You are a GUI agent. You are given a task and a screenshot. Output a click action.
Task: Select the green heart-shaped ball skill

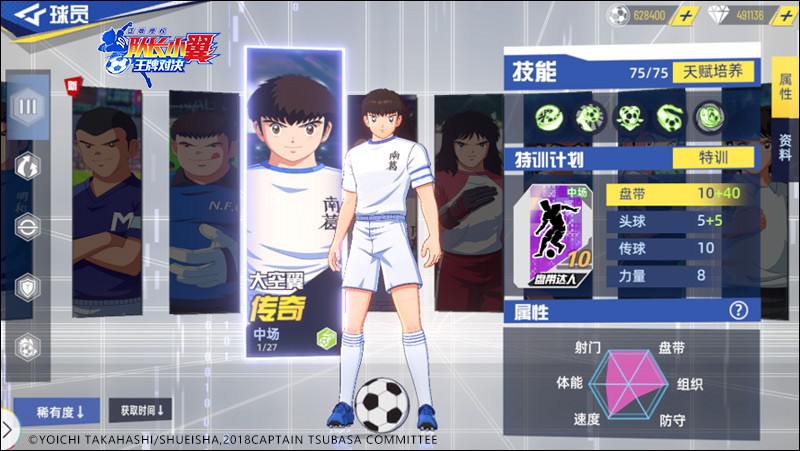tap(630, 116)
